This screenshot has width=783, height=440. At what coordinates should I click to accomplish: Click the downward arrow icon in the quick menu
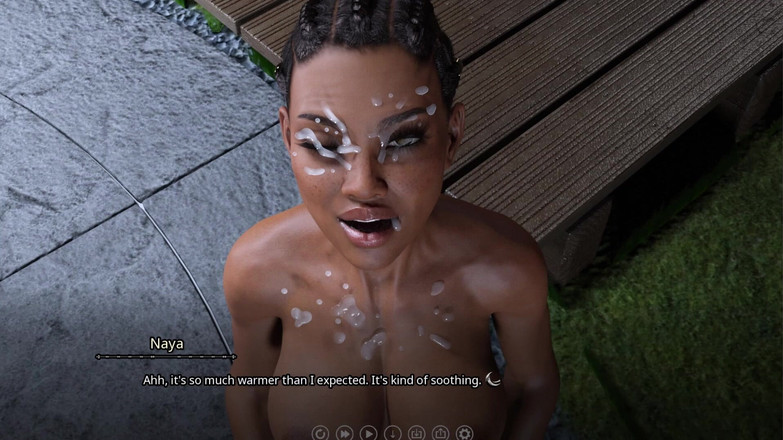392,433
